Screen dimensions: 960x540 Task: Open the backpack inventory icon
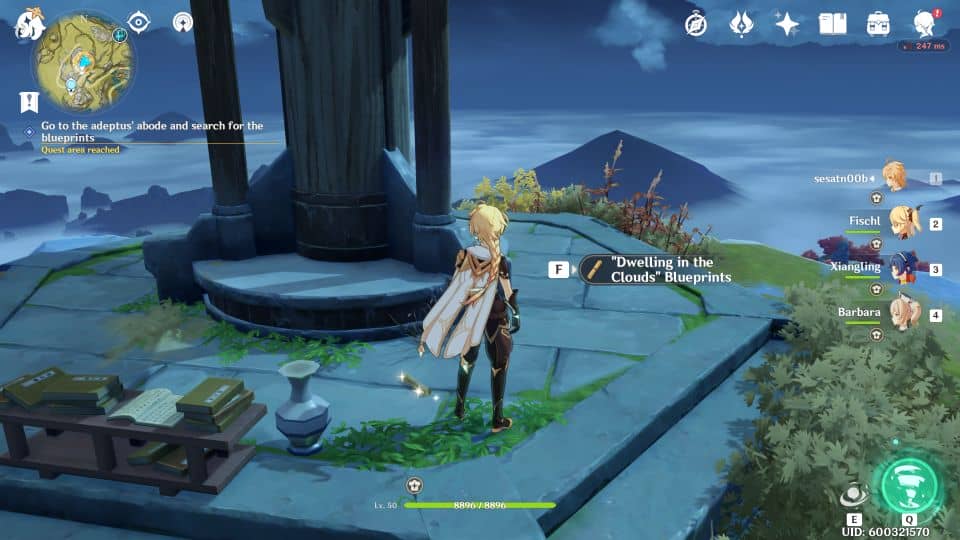878,24
